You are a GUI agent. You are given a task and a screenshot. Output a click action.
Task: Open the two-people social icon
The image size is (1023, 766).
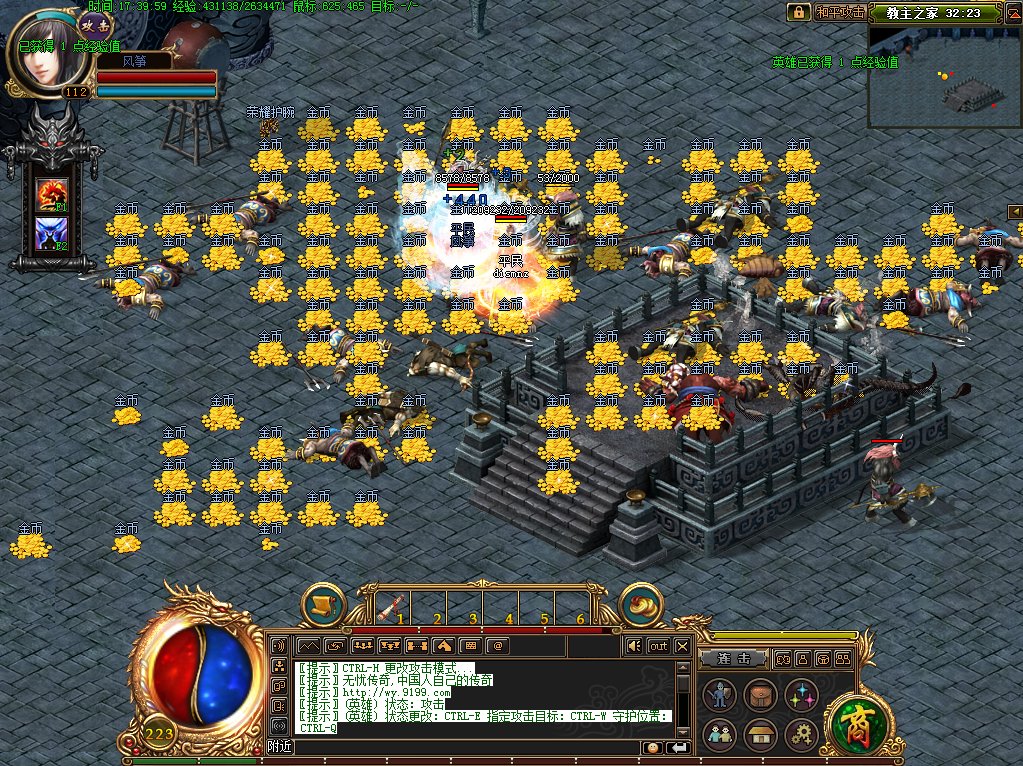[718, 735]
